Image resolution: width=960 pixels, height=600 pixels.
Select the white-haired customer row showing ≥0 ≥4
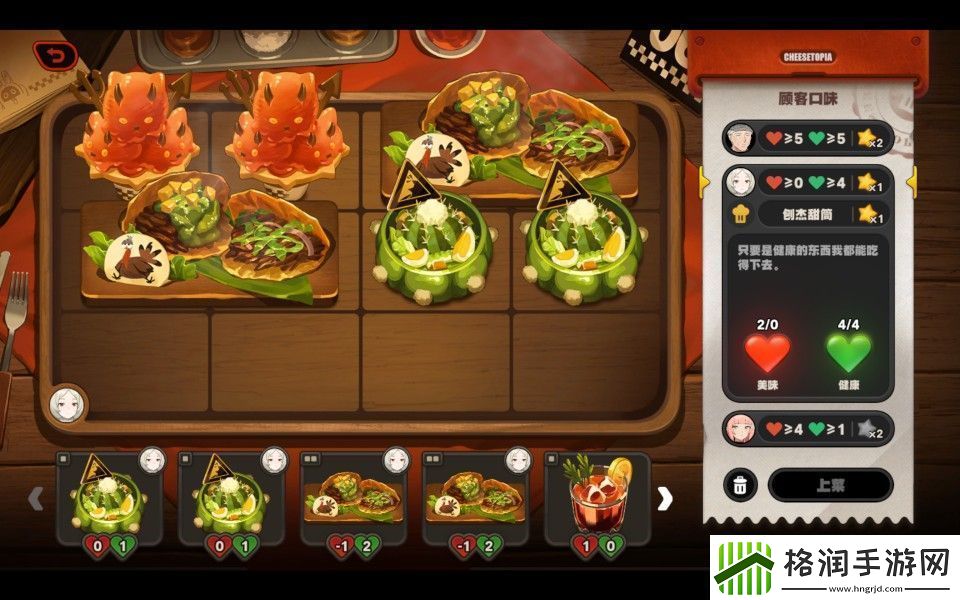tap(807, 183)
